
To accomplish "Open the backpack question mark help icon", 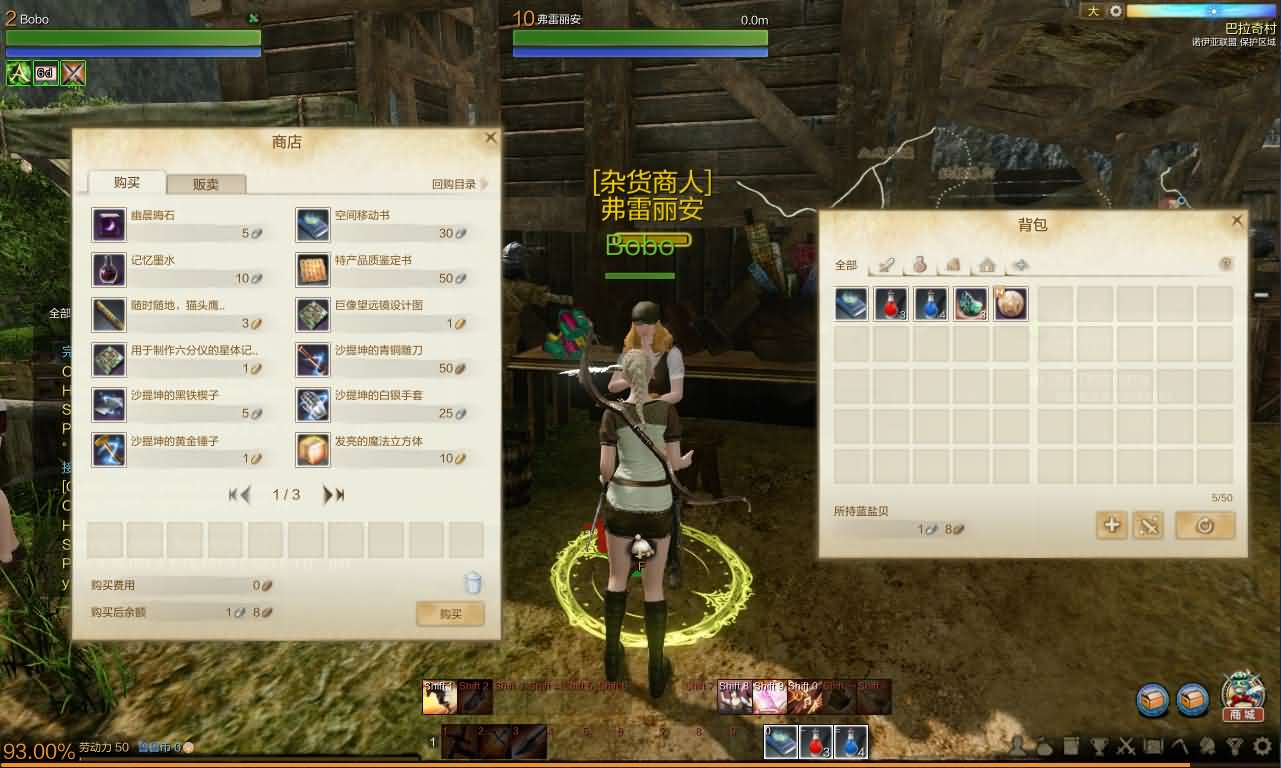I will pyautogui.click(x=1226, y=264).
